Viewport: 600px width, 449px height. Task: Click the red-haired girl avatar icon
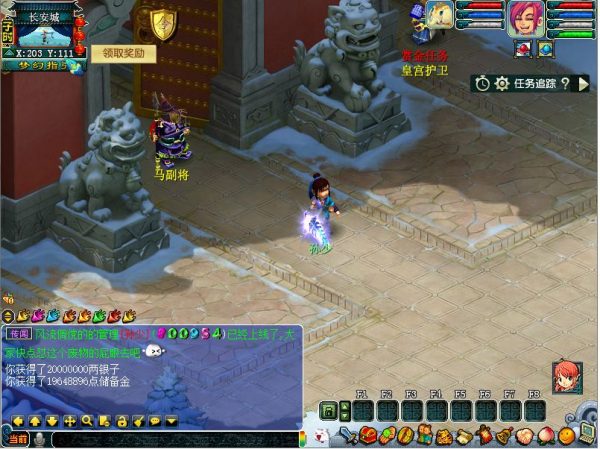565,375
